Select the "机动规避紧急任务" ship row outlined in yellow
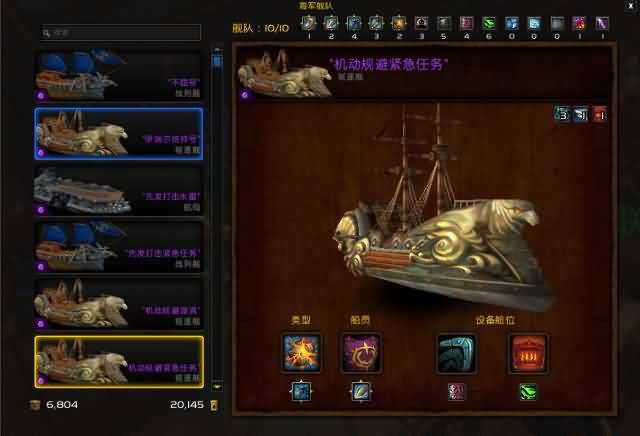Screen dimensions: 640x436 (x=118, y=361)
